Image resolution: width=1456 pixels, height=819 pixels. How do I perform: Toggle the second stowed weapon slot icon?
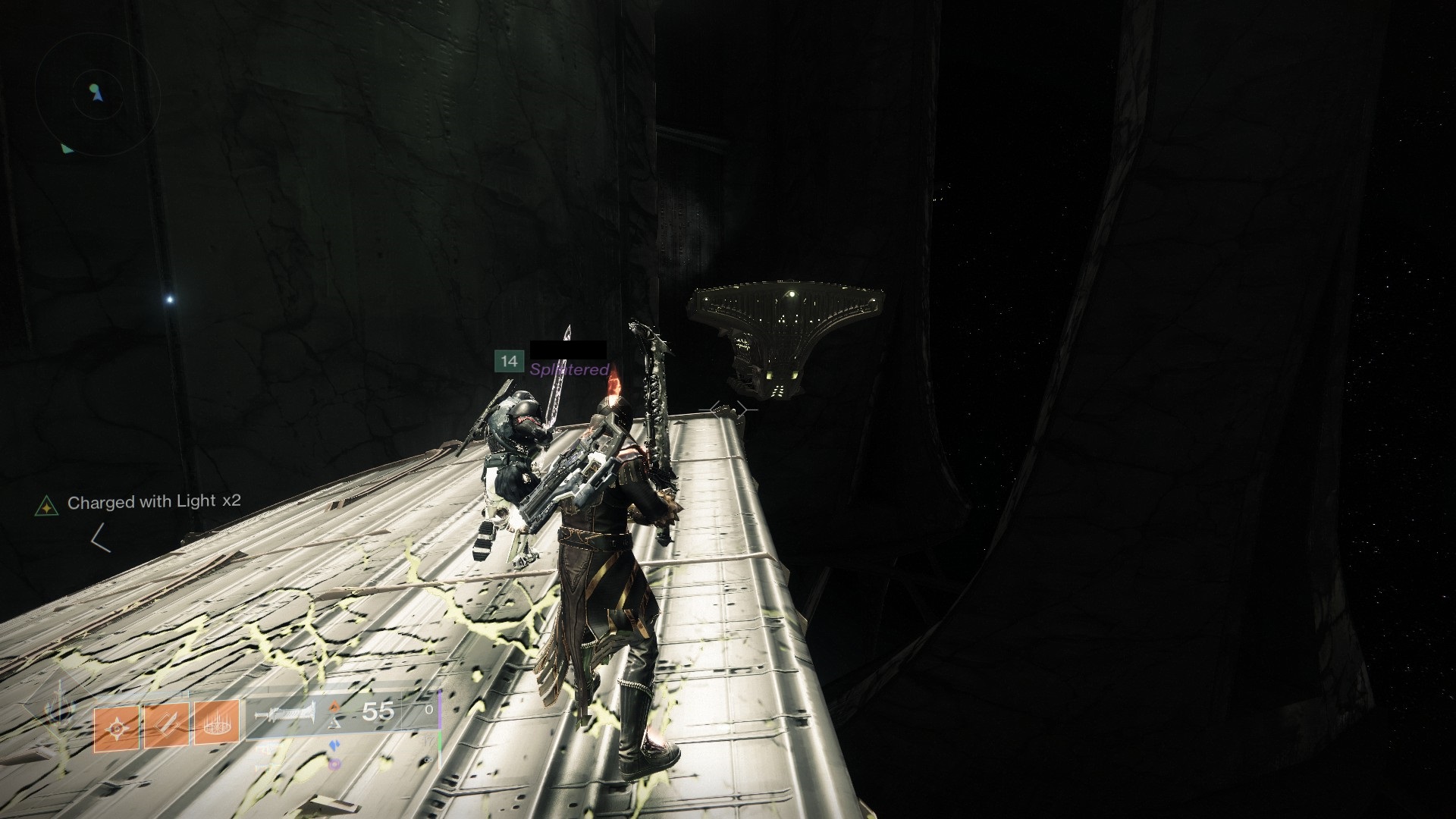pyautogui.click(x=263, y=766)
